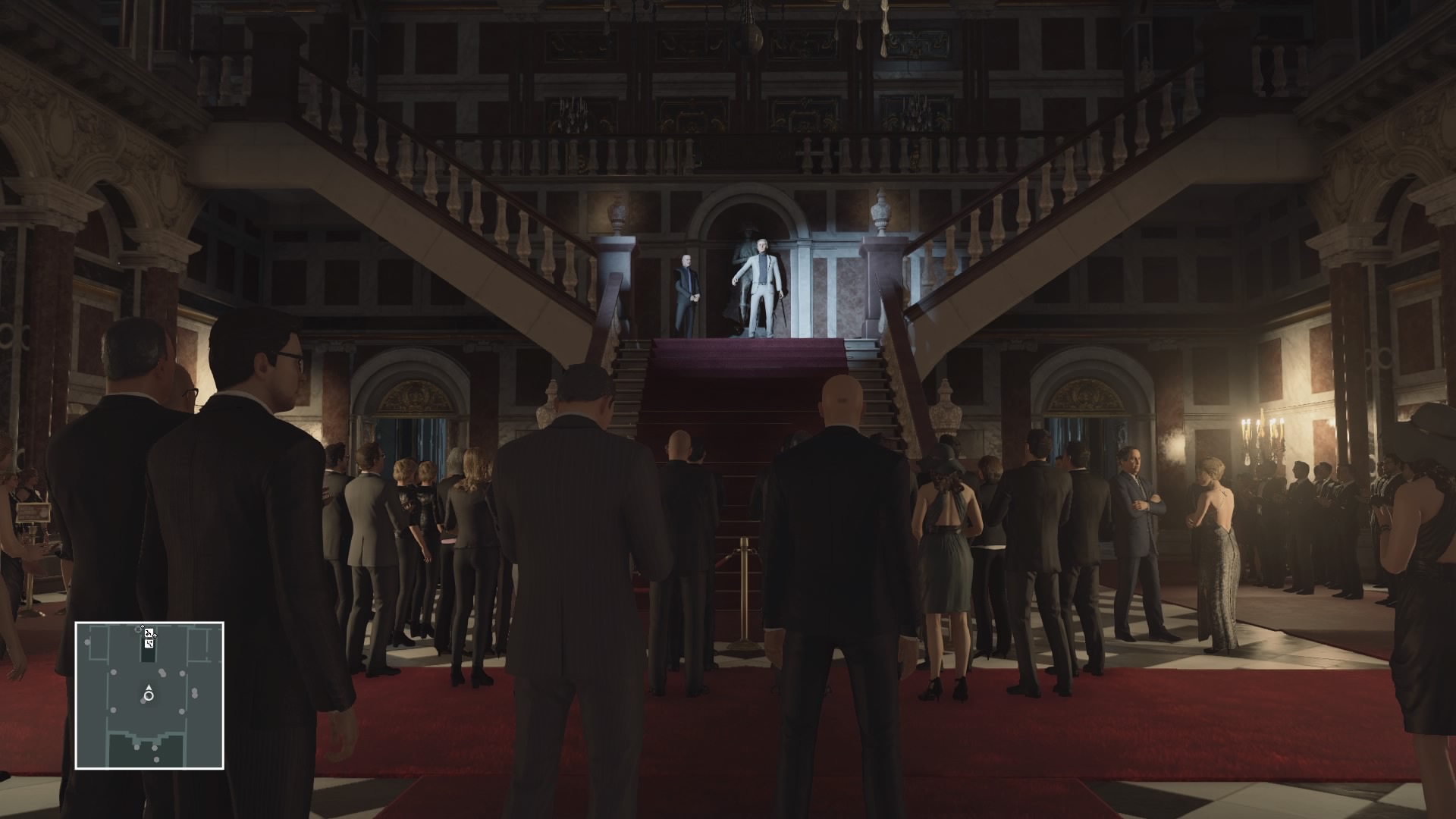Image resolution: width=1456 pixels, height=819 pixels.
Task: Open the minimap in the corner
Action: [149, 695]
